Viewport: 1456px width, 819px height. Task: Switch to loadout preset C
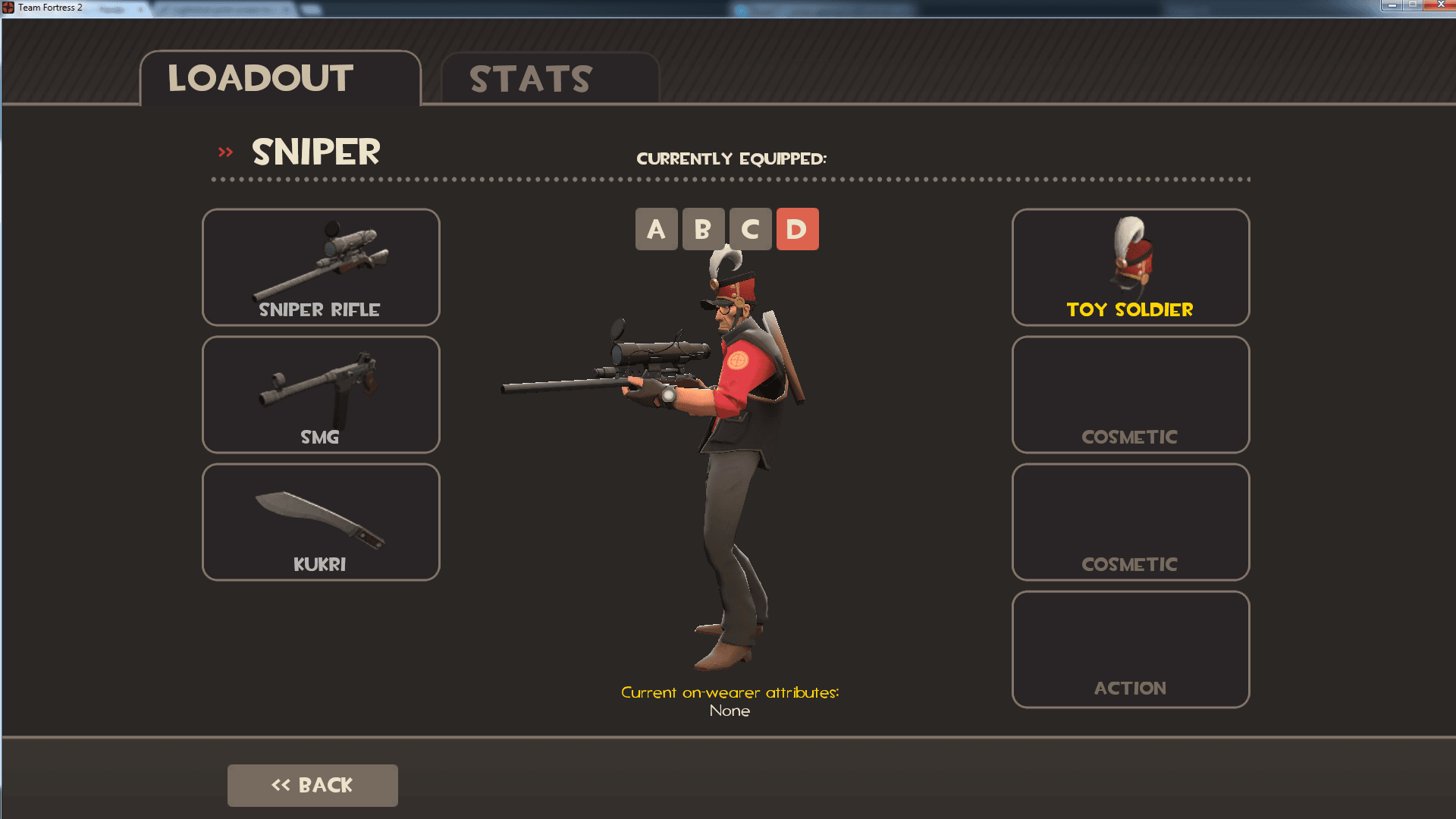pos(751,229)
